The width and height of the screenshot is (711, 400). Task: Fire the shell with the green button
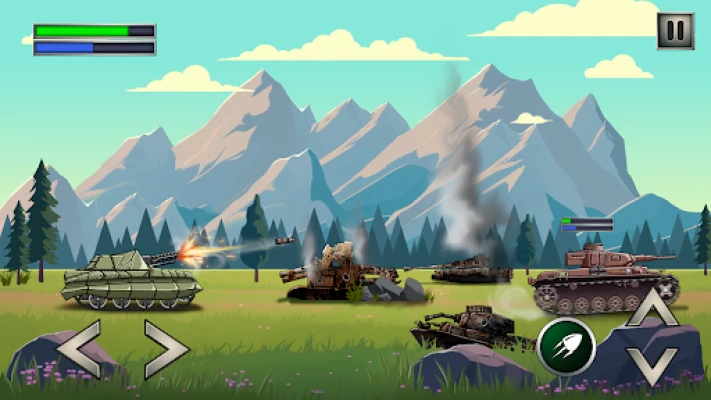(566, 346)
